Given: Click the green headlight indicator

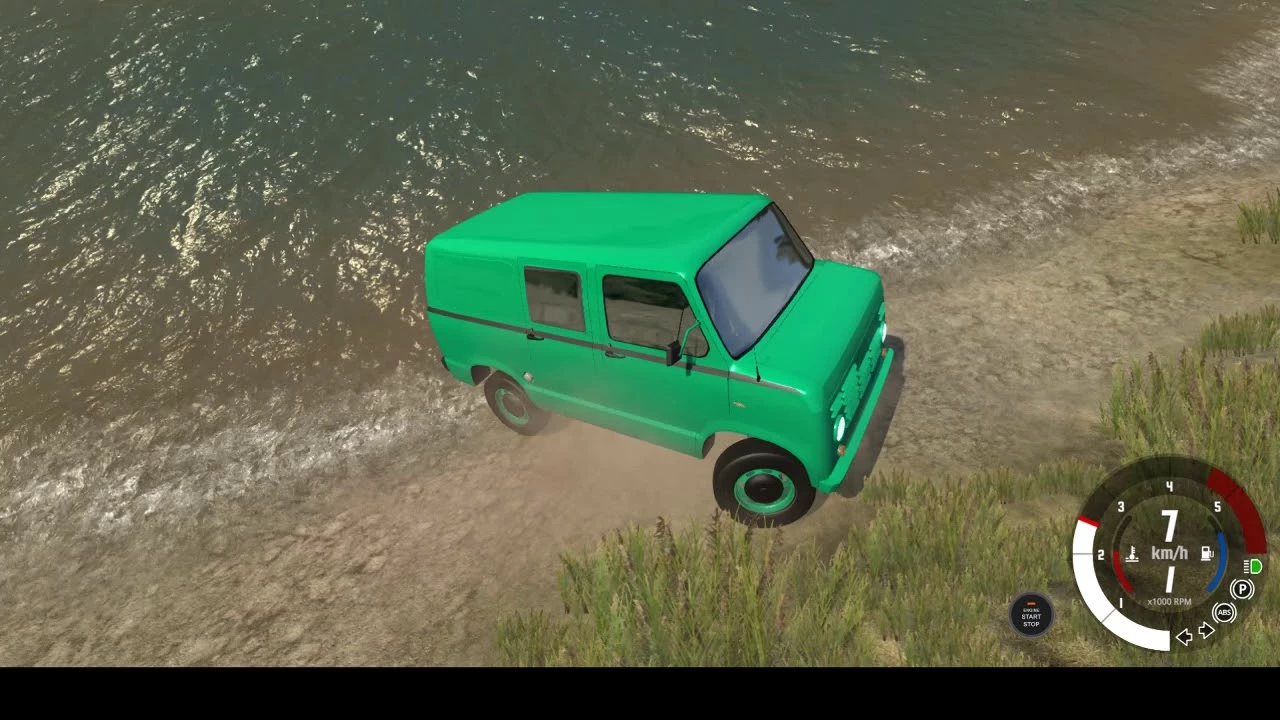Looking at the screenshot, I should 1255,567.
